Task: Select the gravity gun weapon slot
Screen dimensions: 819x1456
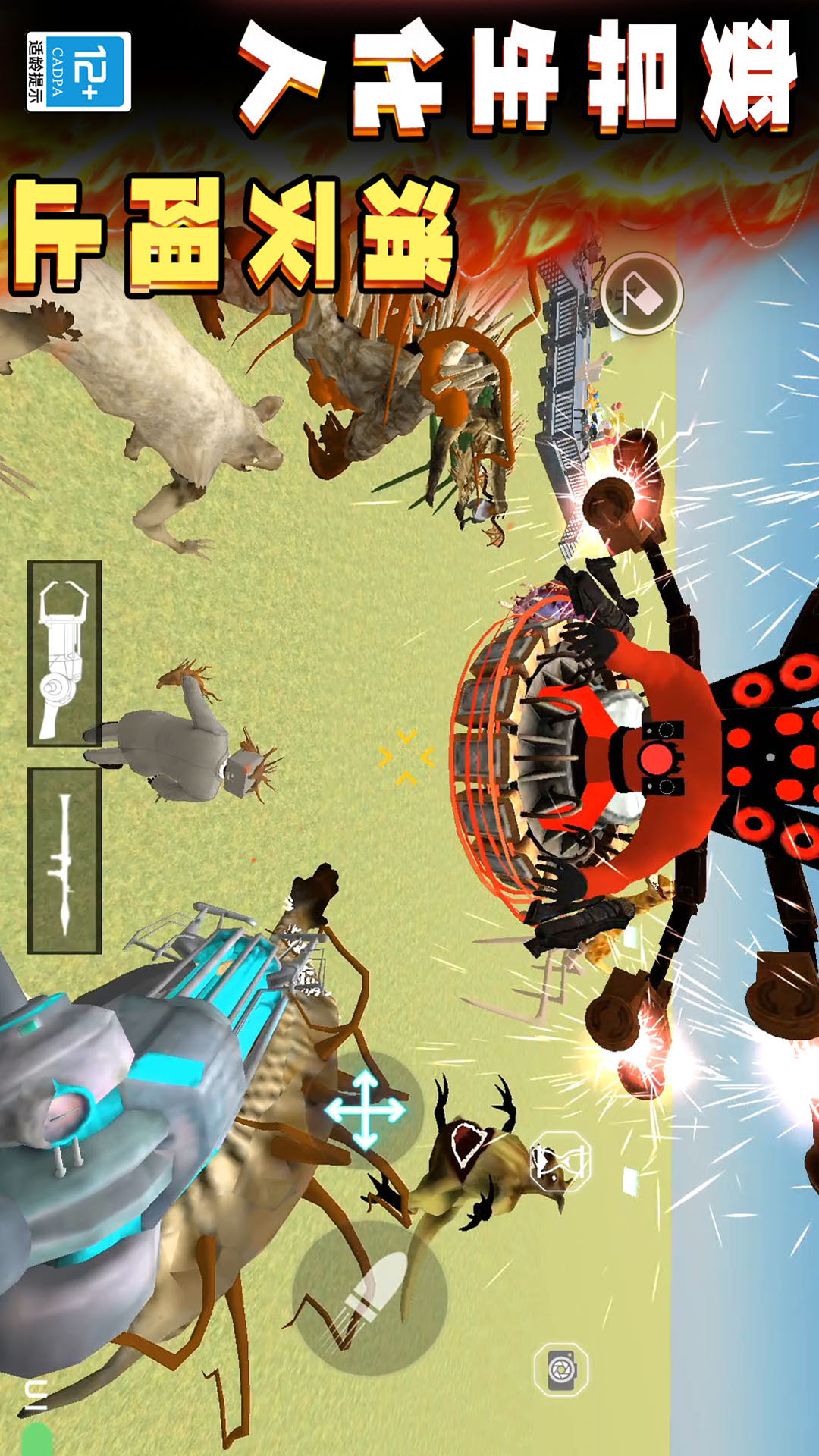Action: point(64,654)
